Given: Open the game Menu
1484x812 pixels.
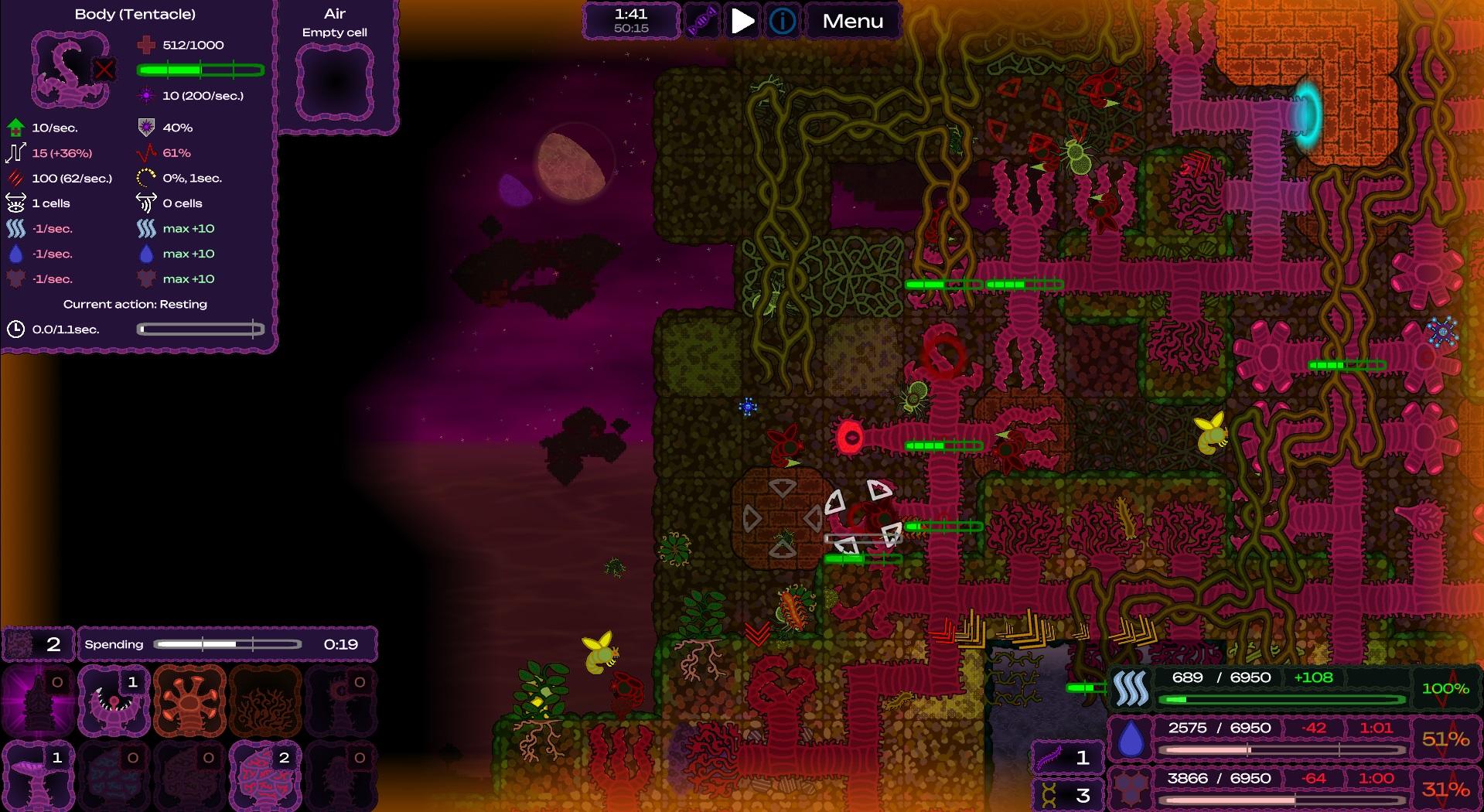Looking at the screenshot, I should click(x=852, y=21).
